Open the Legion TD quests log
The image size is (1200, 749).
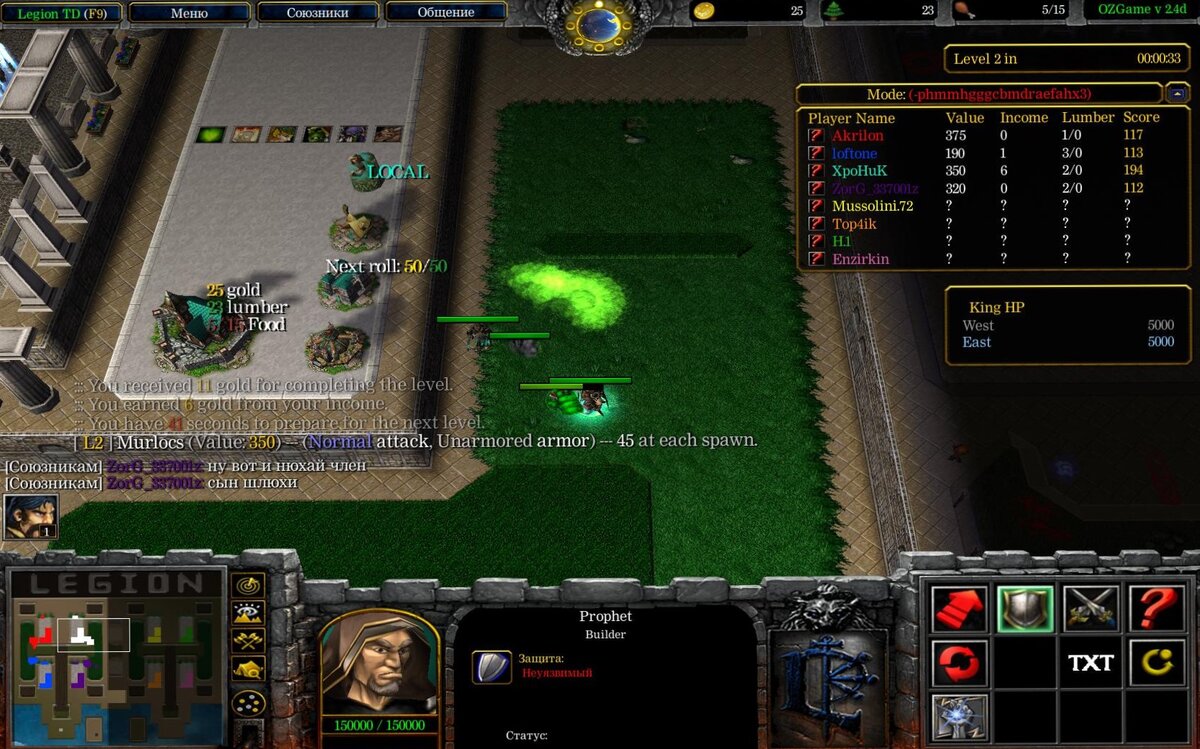[x=61, y=13]
